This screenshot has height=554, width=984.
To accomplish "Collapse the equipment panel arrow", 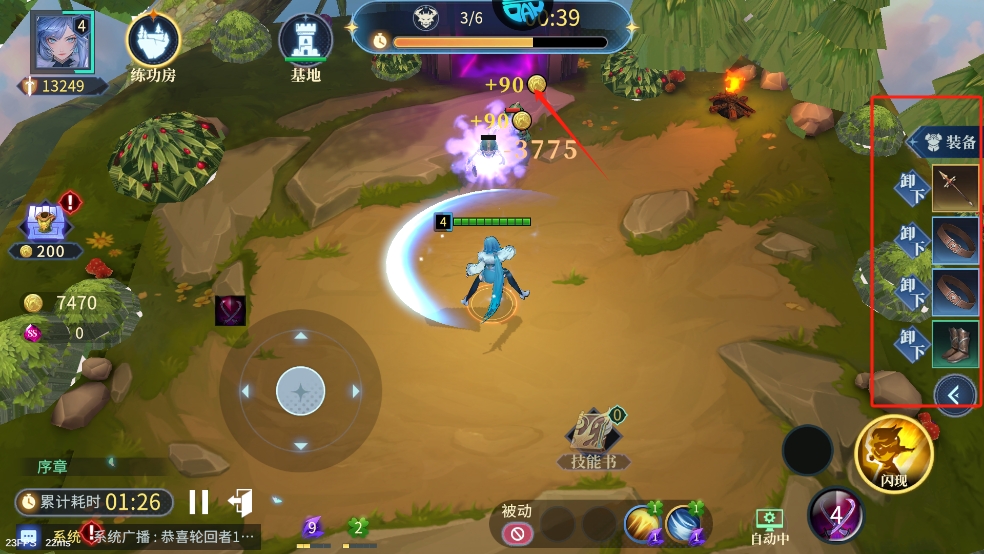I will click(954, 395).
